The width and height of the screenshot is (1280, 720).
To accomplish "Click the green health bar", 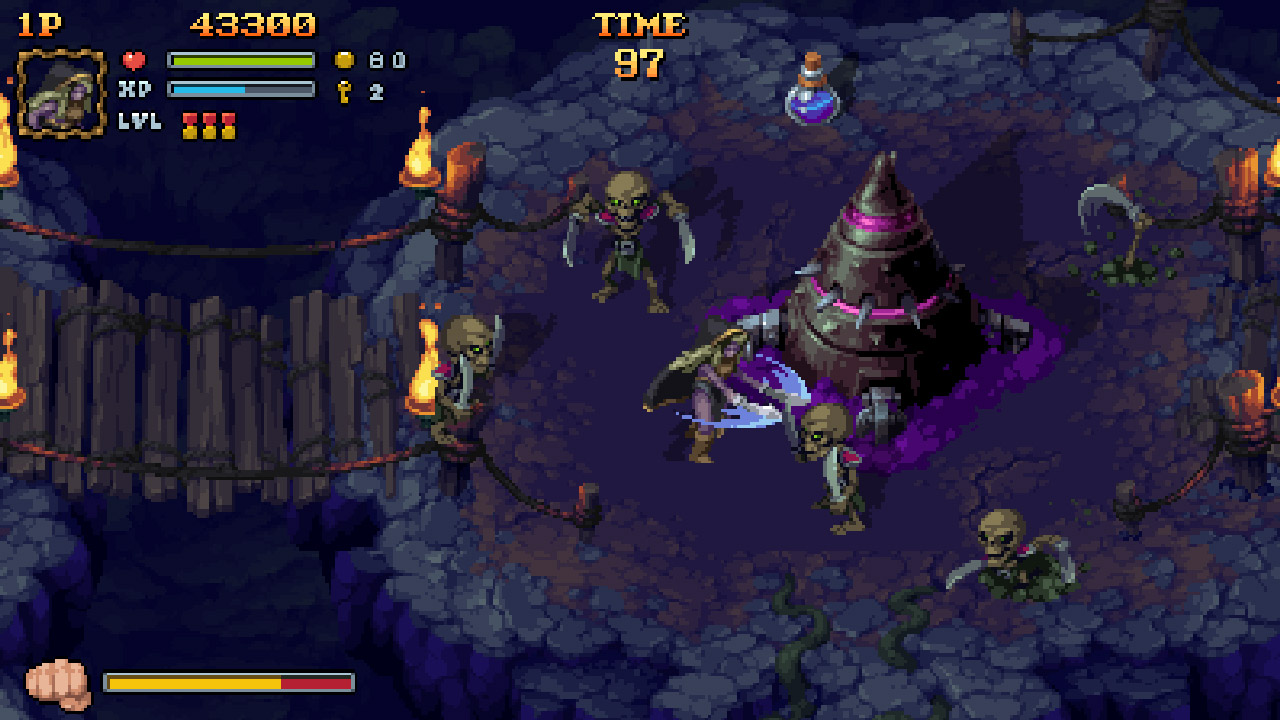I will point(240,57).
